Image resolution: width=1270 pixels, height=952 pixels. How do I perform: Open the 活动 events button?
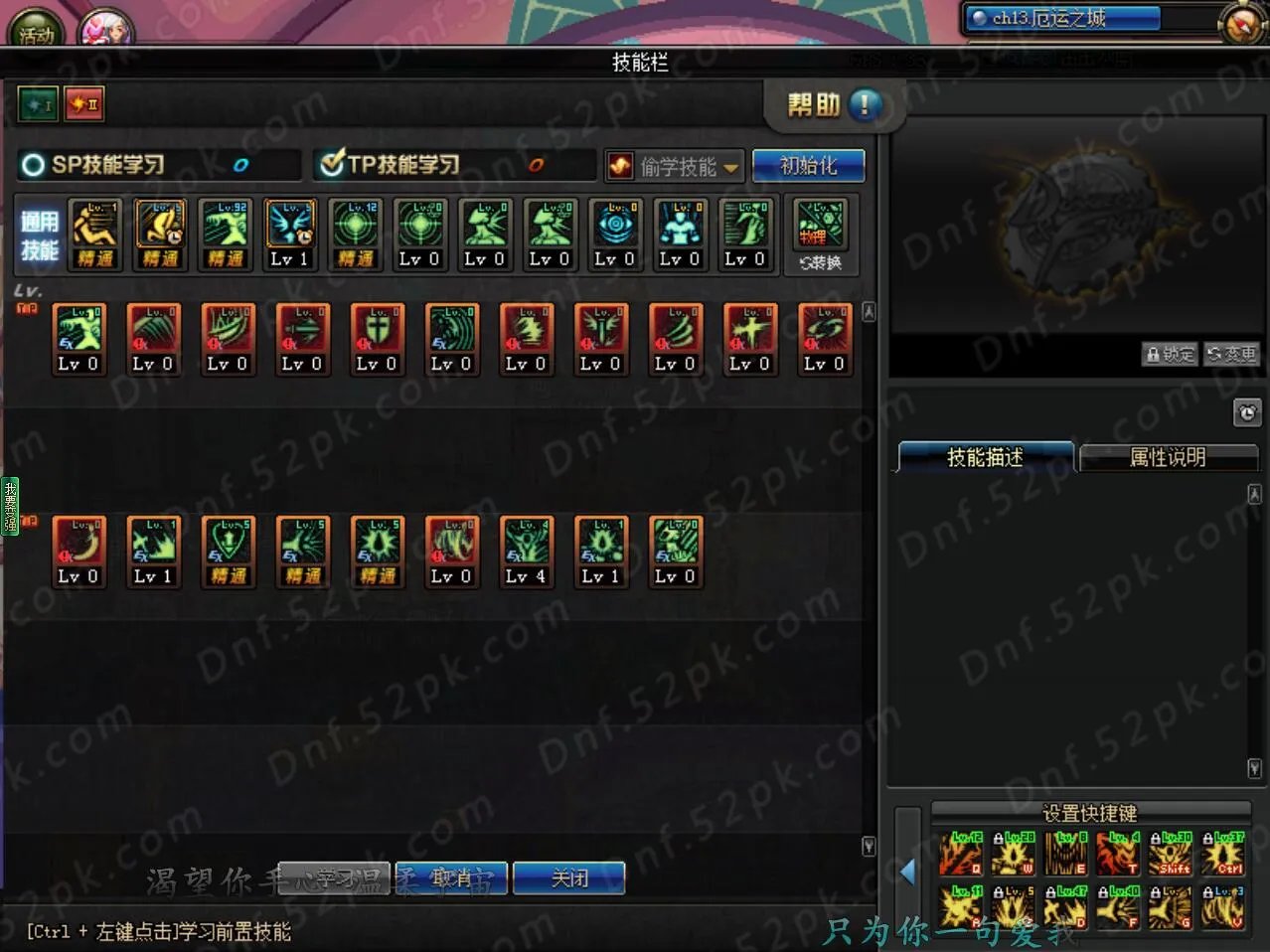coord(36,30)
